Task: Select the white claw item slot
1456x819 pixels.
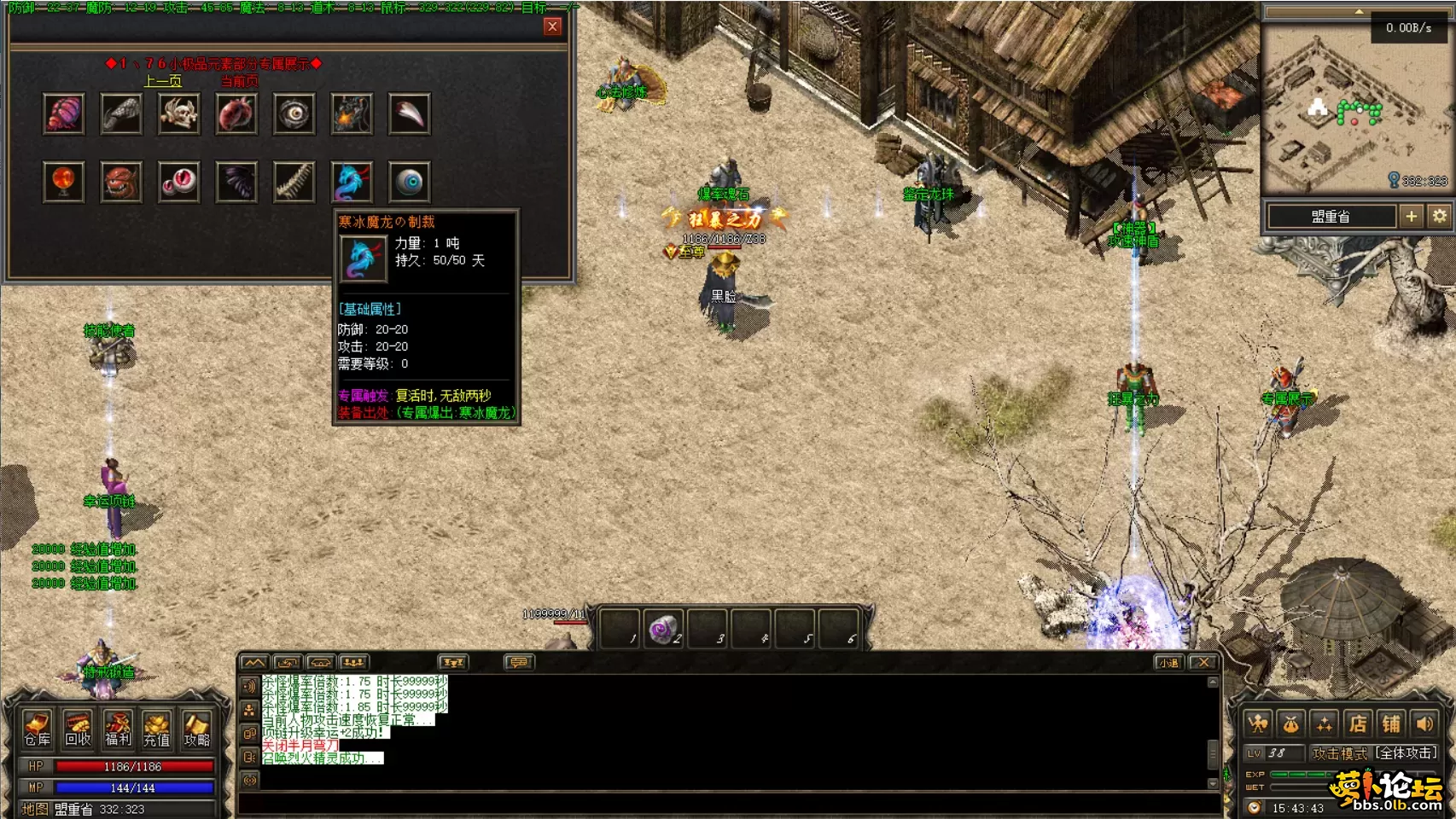Action: [x=410, y=113]
